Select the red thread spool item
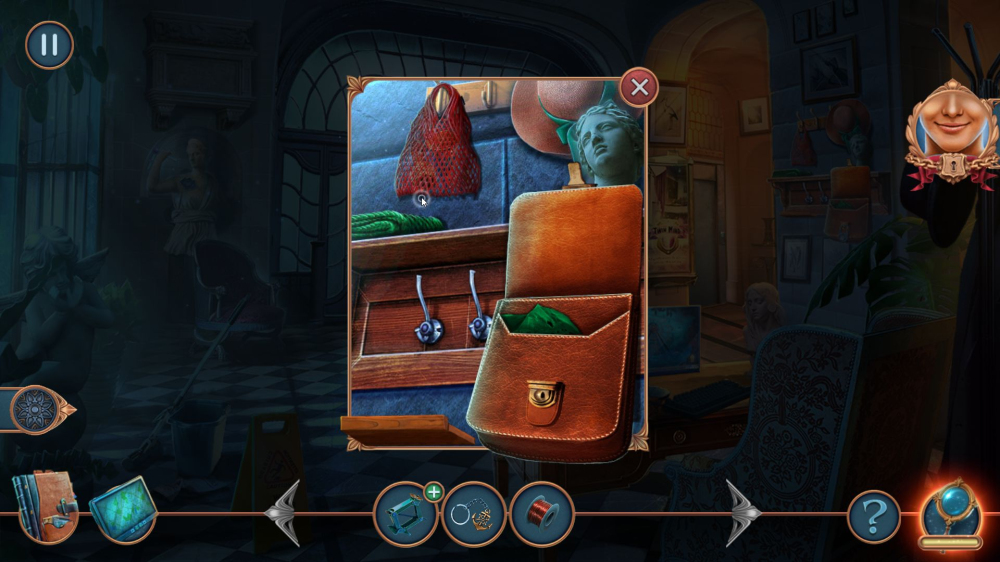 pyautogui.click(x=541, y=515)
